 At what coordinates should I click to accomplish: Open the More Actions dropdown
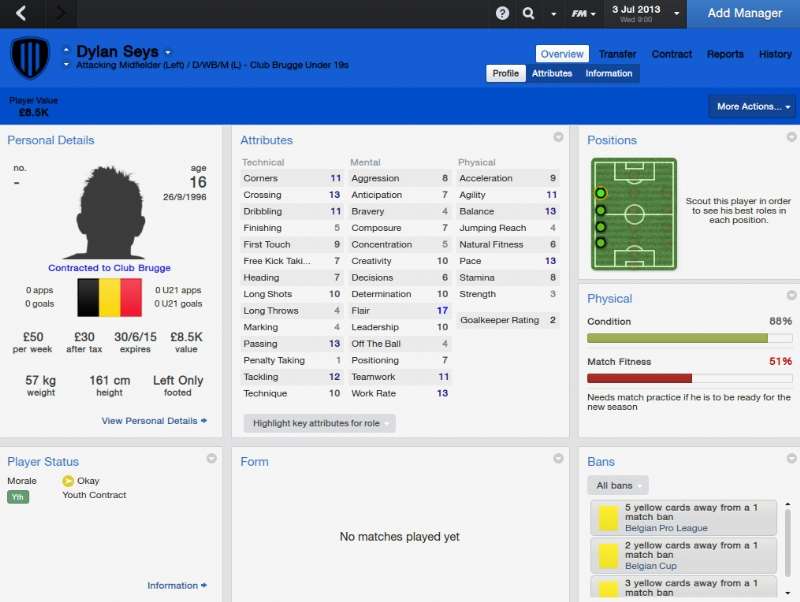tap(753, 106)
